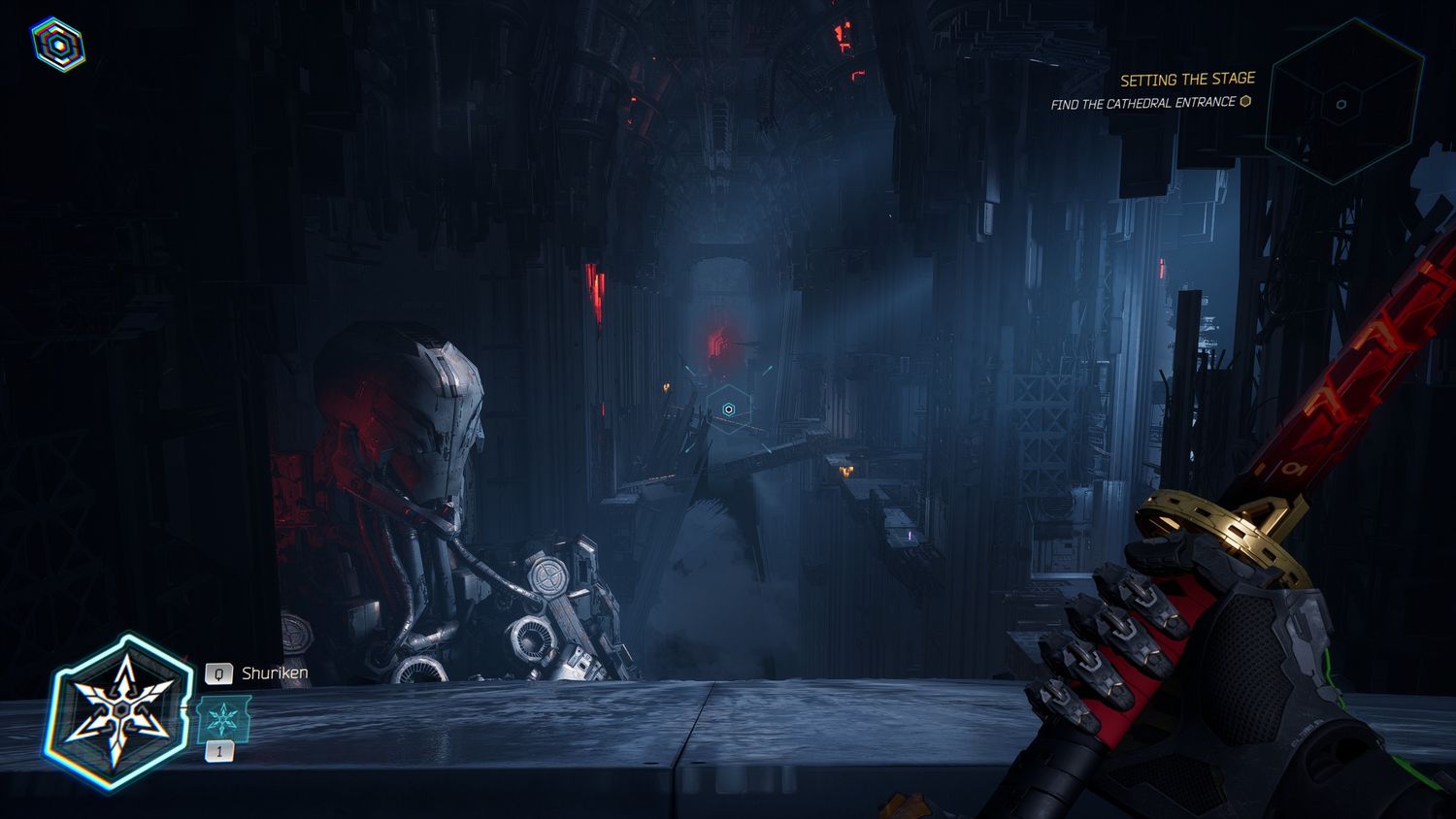This screenshot has width=1456, height=819.
Task: Click the hexagonal objective waypoint marker
Action: click(729, 409)
